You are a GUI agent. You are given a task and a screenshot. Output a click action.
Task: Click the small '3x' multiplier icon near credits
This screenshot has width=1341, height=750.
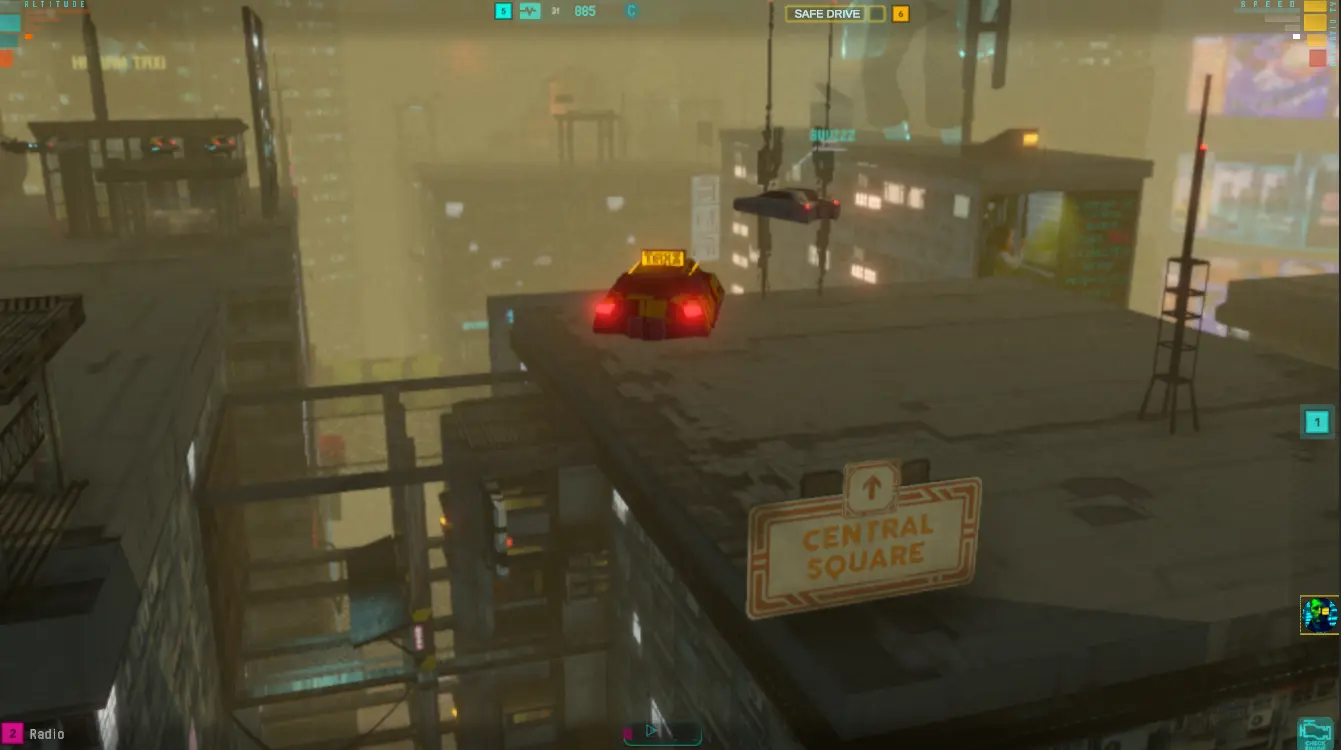[x=557, y=11]
